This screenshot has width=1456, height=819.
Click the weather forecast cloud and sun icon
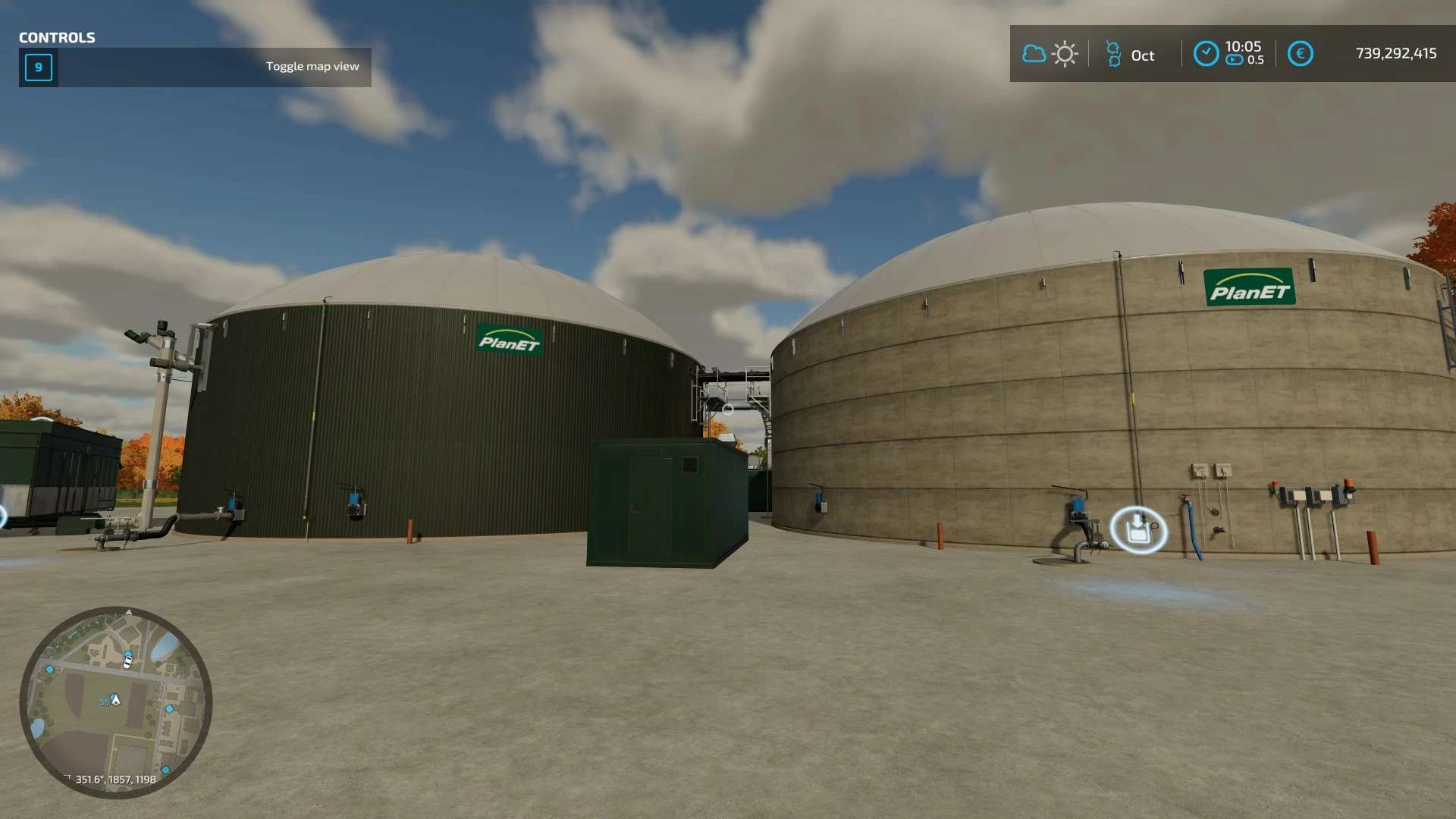[1050, 54]
